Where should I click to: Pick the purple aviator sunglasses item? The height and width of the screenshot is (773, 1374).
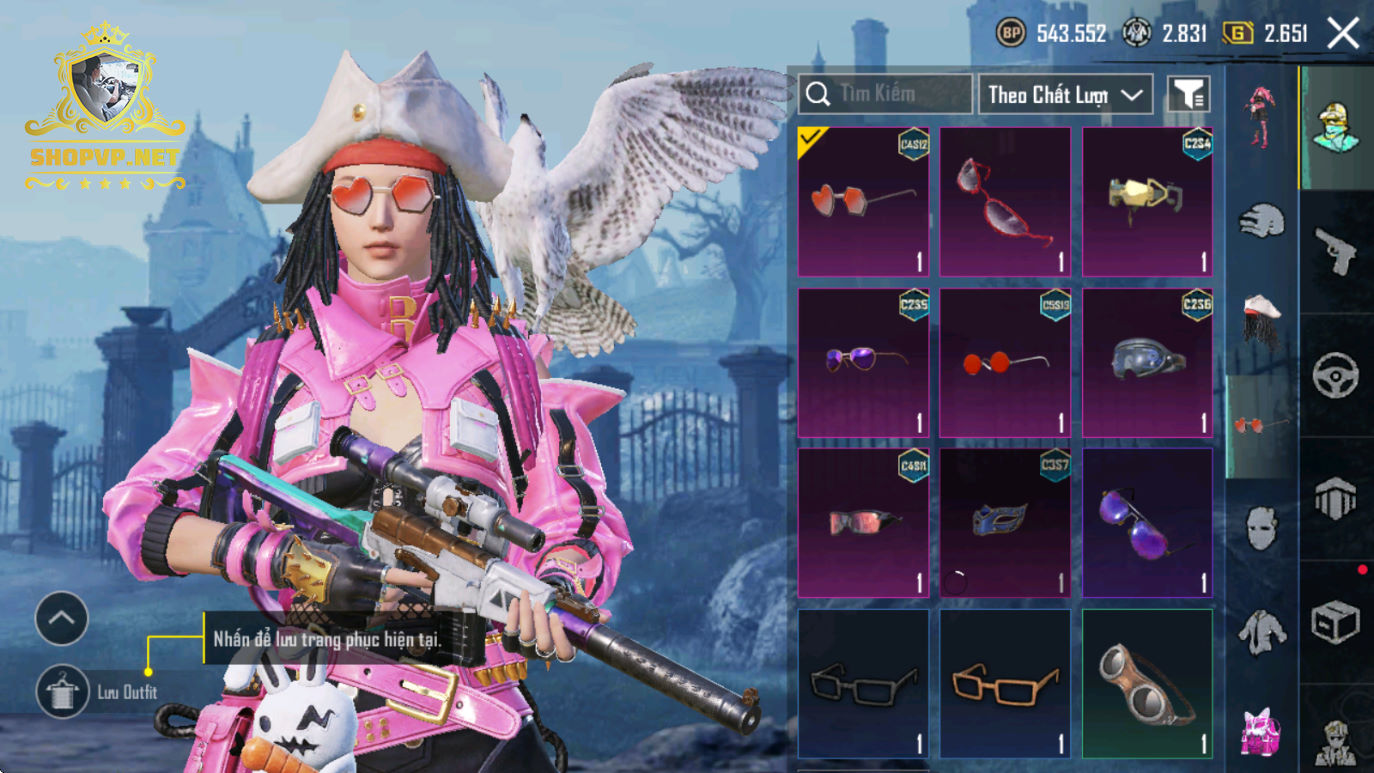(x=1147, y=522)
